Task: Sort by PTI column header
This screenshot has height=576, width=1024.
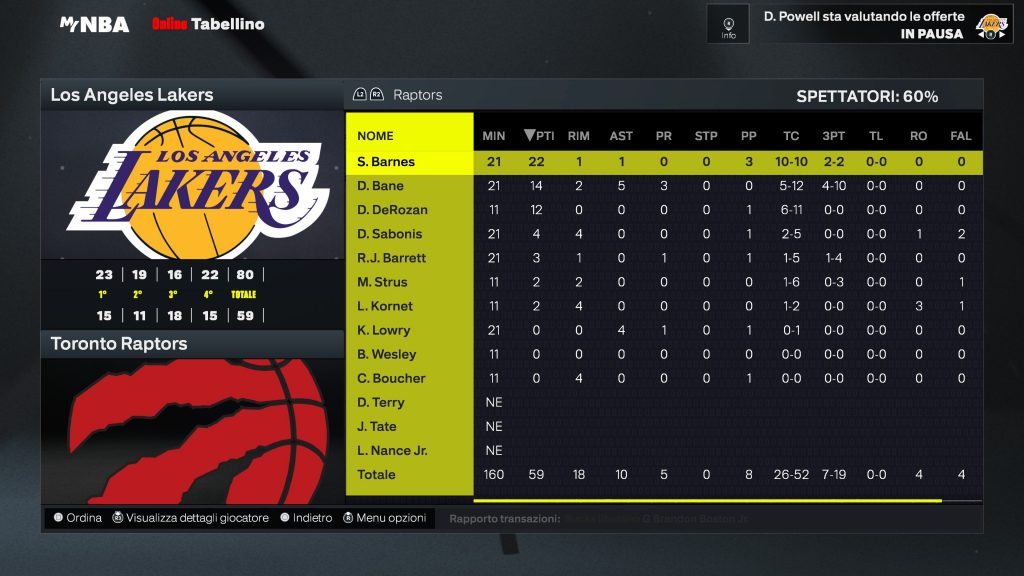Action: click(539, 136)
